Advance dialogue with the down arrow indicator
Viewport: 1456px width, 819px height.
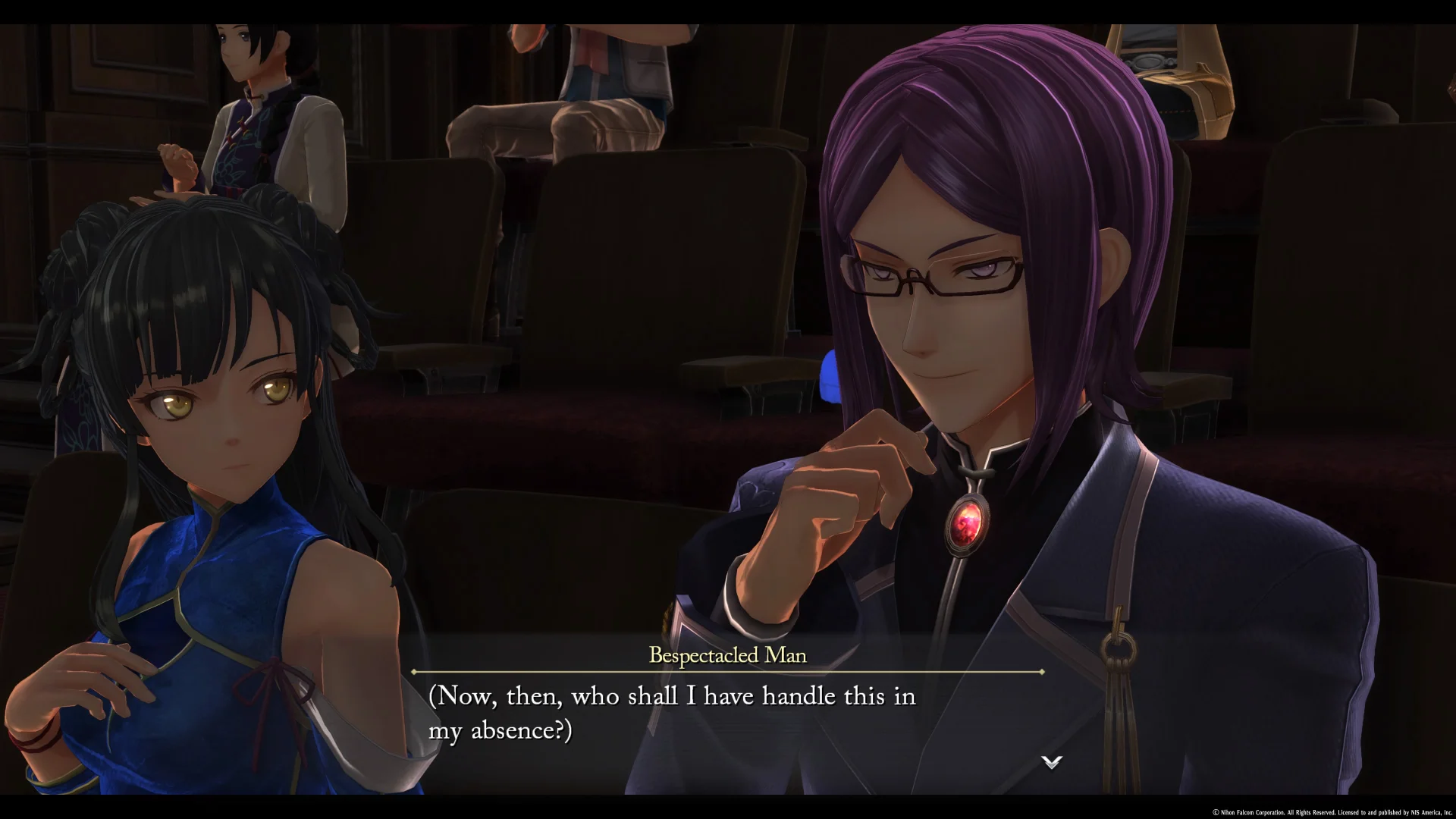pyautogui.click(x=1051, y=762)
